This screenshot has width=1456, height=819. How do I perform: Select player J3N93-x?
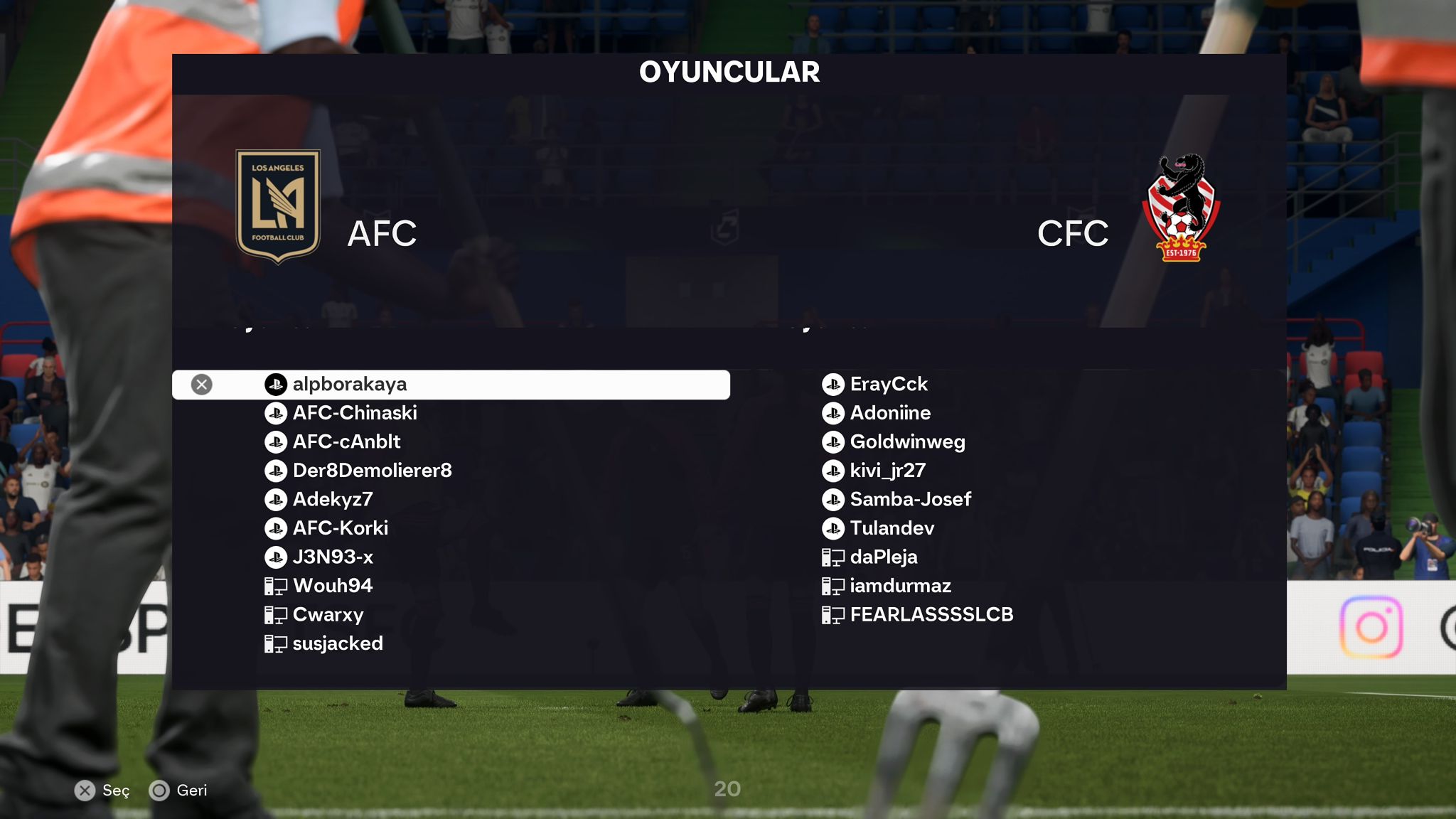pyautogui.click(x=333, y=557)
